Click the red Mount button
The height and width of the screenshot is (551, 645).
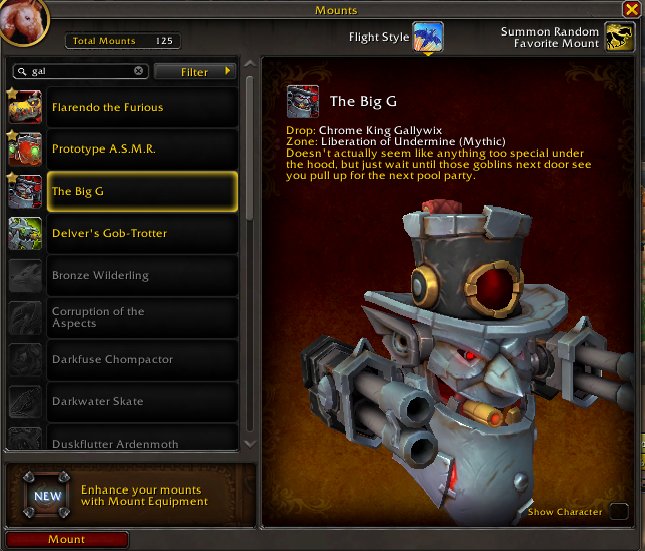tap(67, 540)
